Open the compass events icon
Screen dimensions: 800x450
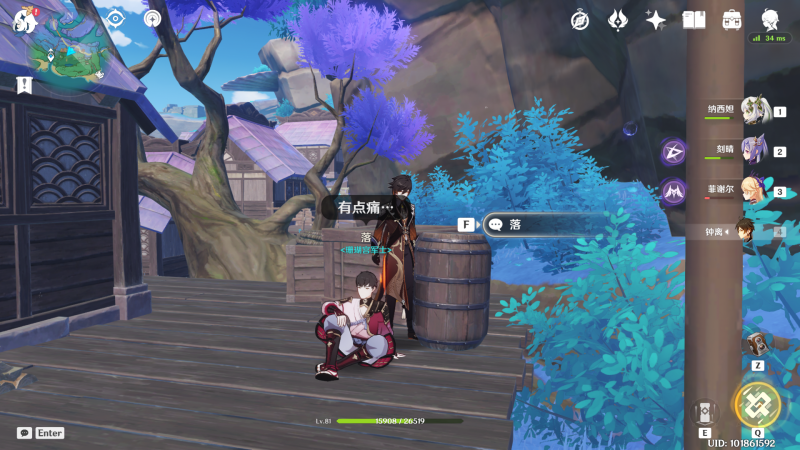(581, 20)
